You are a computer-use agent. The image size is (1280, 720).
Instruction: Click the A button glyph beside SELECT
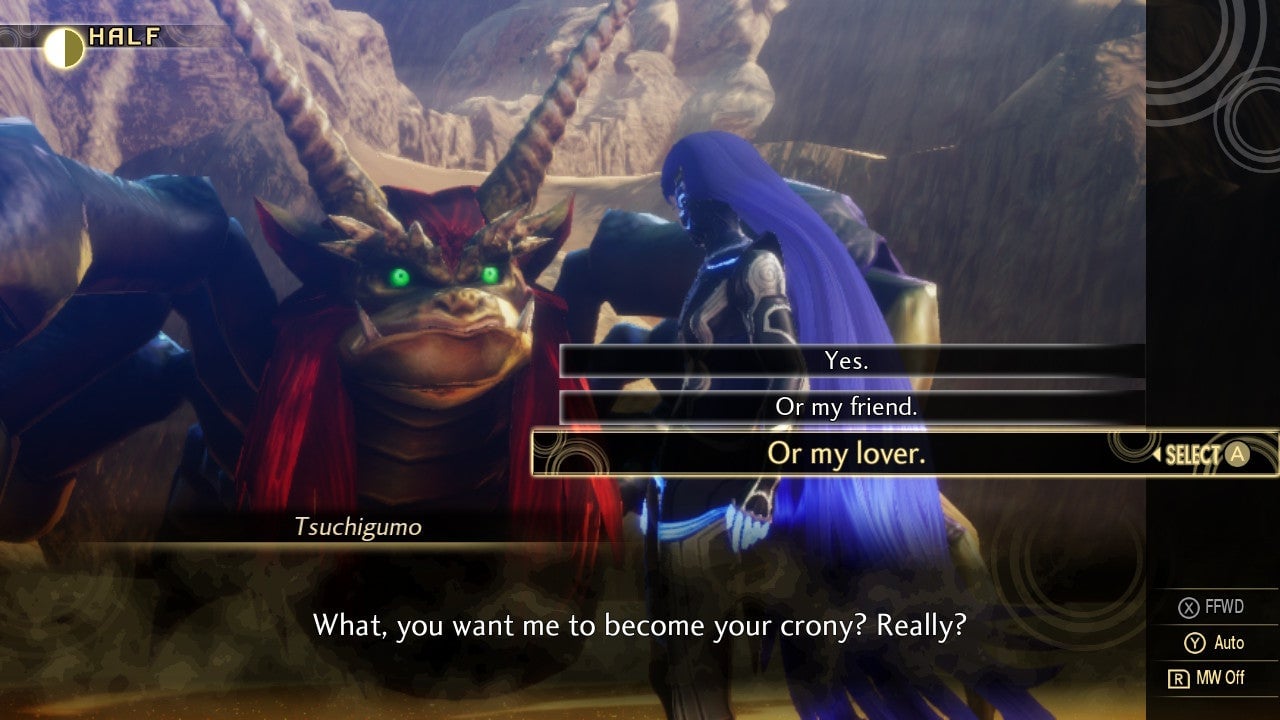(1238, 453)
